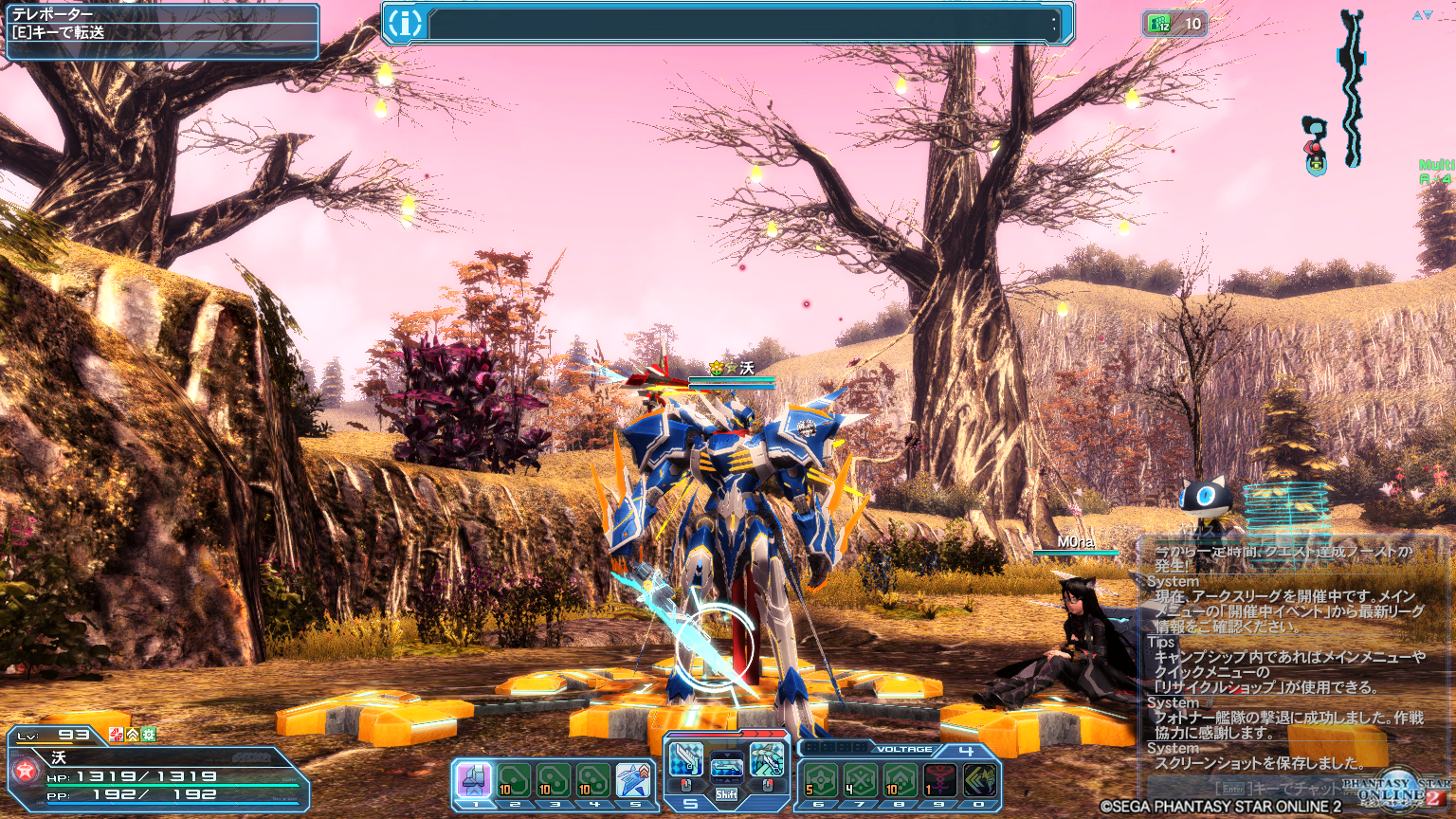The width and height of the screenshot is (1456, 819).
Task: Activate the green cross-hexagon skill in slot 7
Action: click(861, 780)
